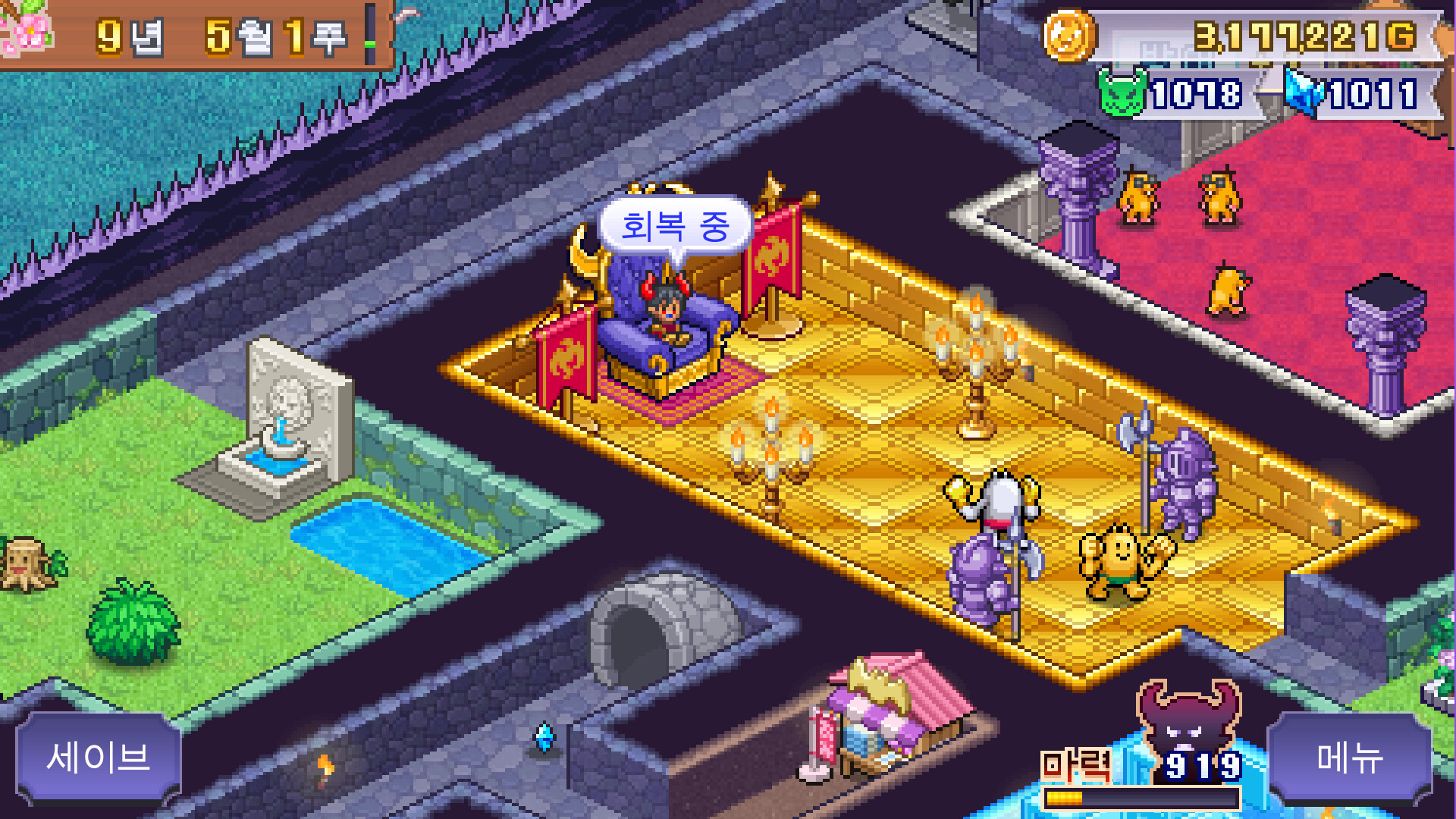Image resolution: width=1456 pixels, height=819 pixels.
Task: Click the 회복 중 speech bubble
Action: click(673, 225)
